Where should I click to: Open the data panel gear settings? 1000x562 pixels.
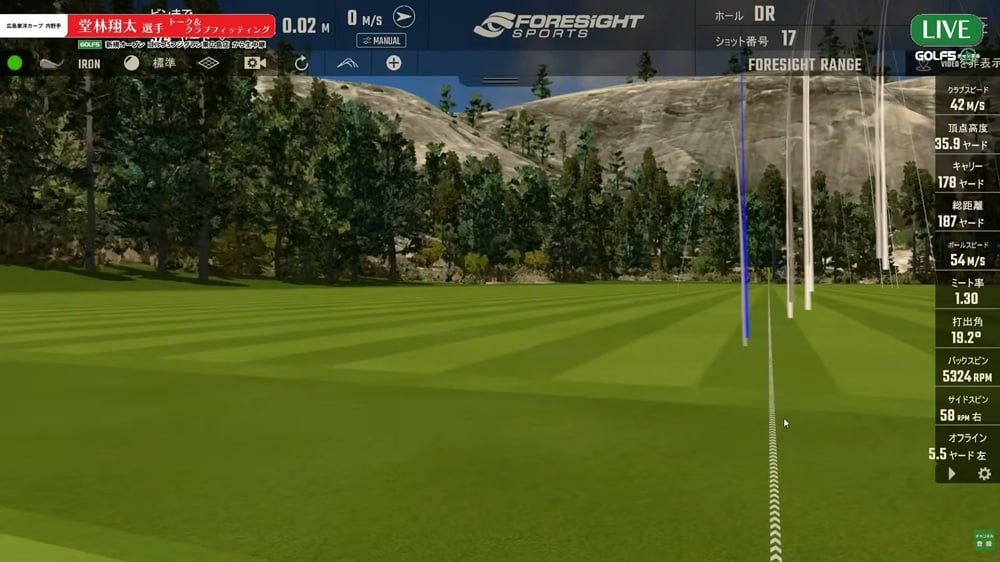click(984, 474)
